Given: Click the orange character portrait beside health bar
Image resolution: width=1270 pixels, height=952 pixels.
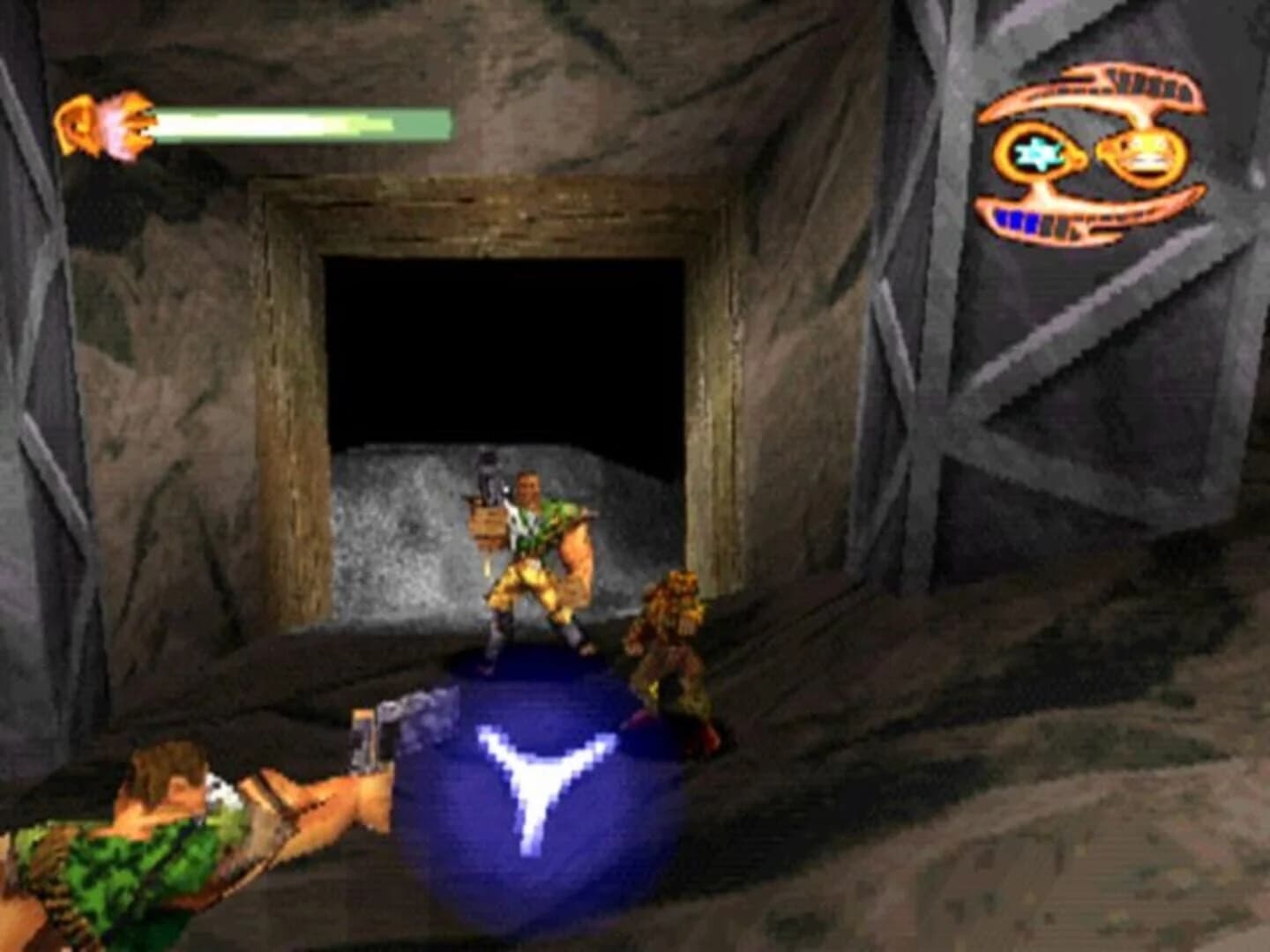Looking at the screenshot, I should [x=101, y=123].
